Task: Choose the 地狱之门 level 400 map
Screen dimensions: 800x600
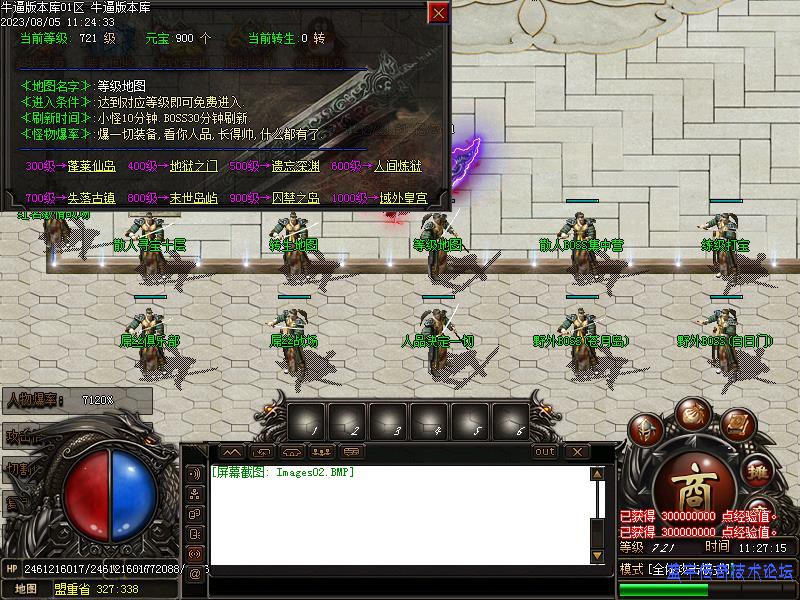Action: pyautogui.click(x=192, y=167)
